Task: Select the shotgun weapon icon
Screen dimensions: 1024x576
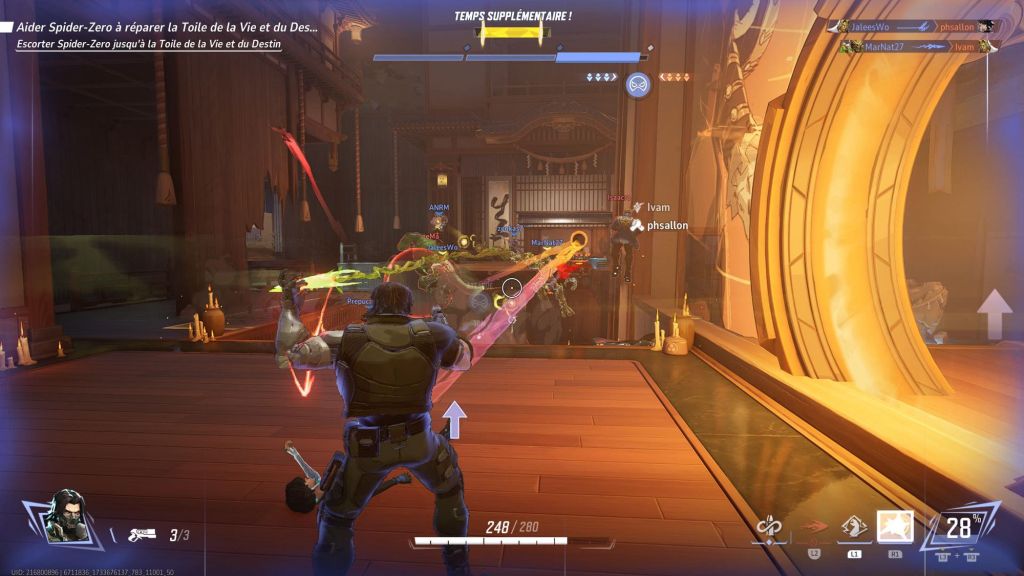Action: [x=142, y=535]
